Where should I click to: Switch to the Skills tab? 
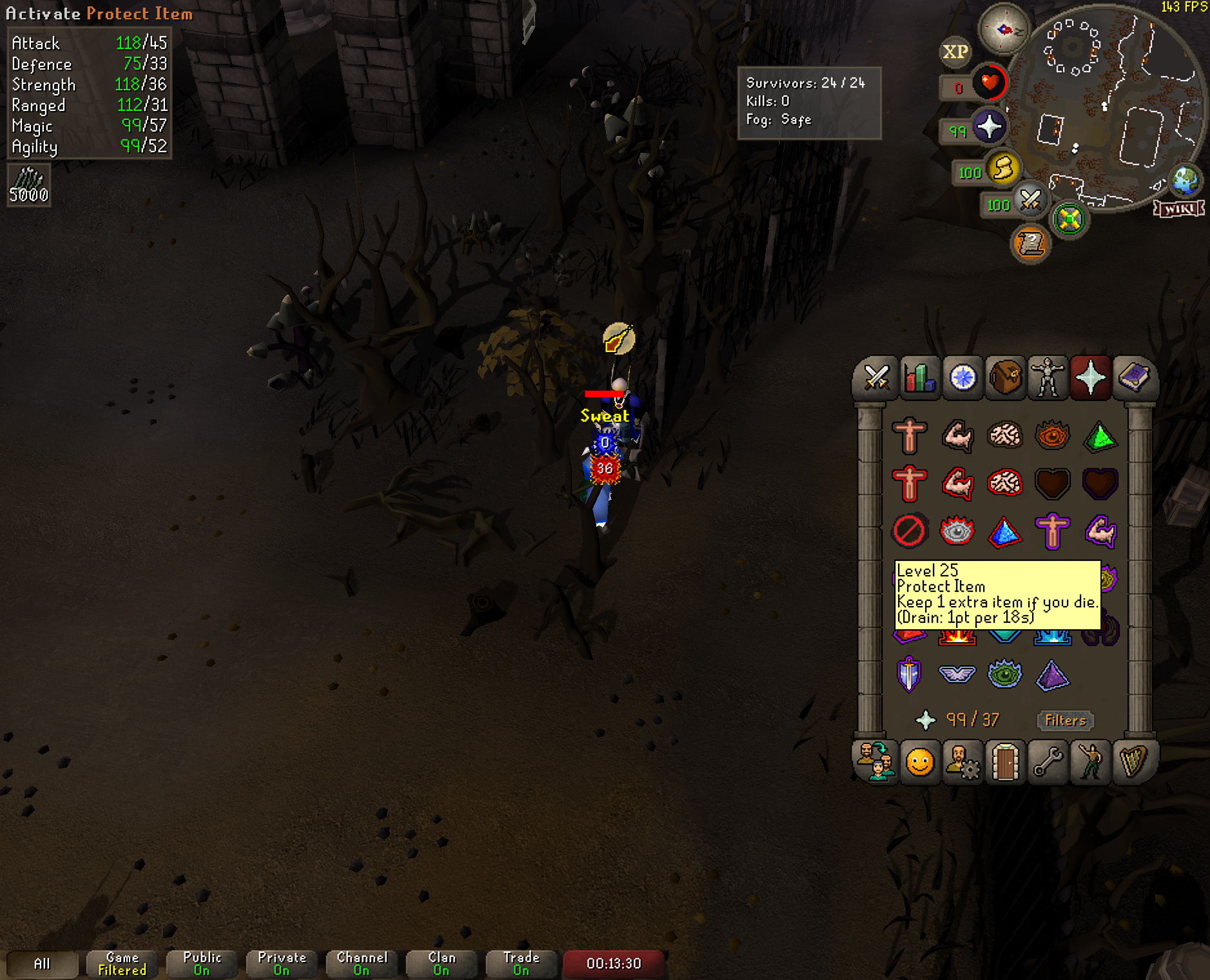point(919,378)
